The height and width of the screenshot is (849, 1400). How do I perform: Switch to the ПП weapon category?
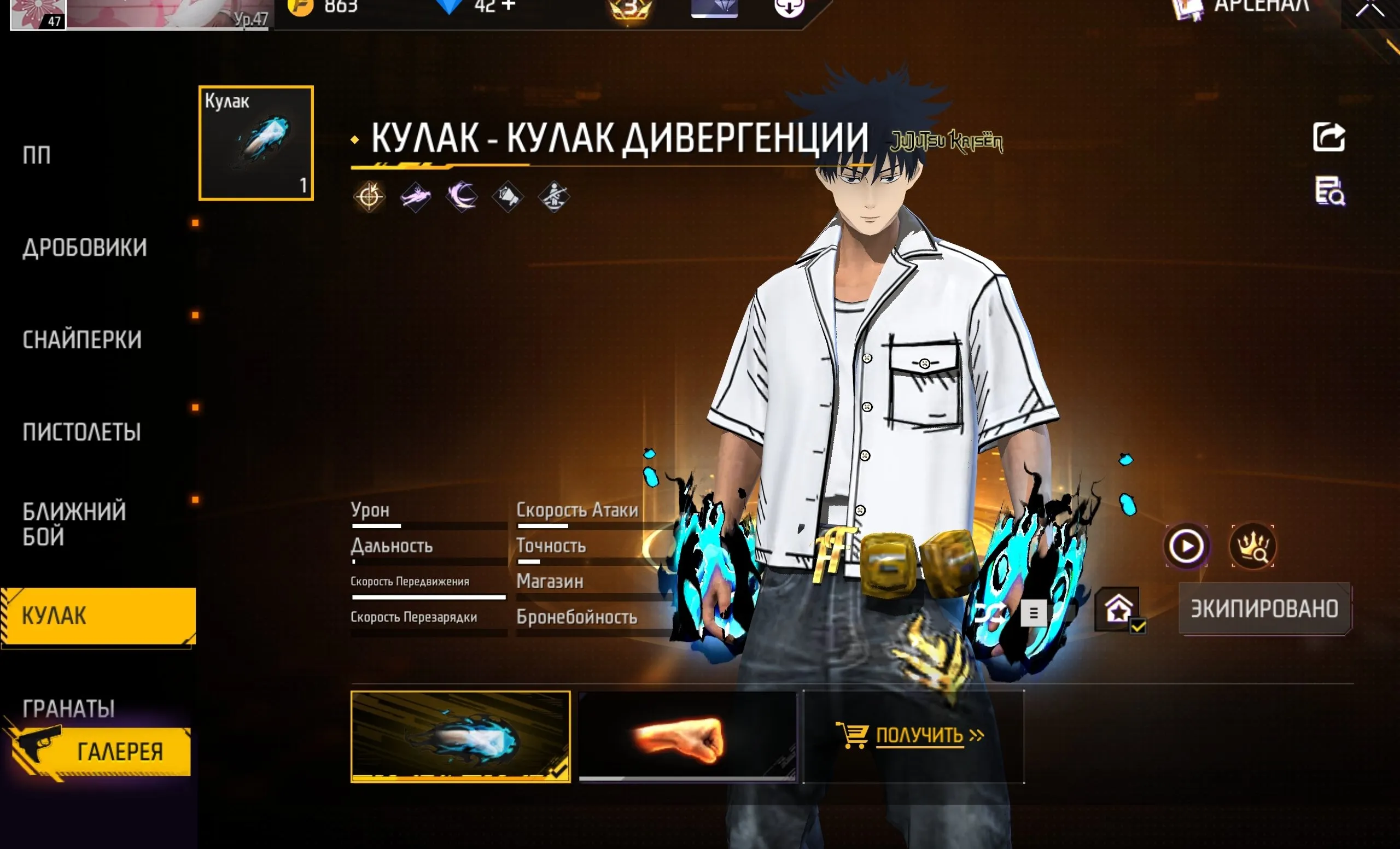pyautogui.click(x=37, y=155)
